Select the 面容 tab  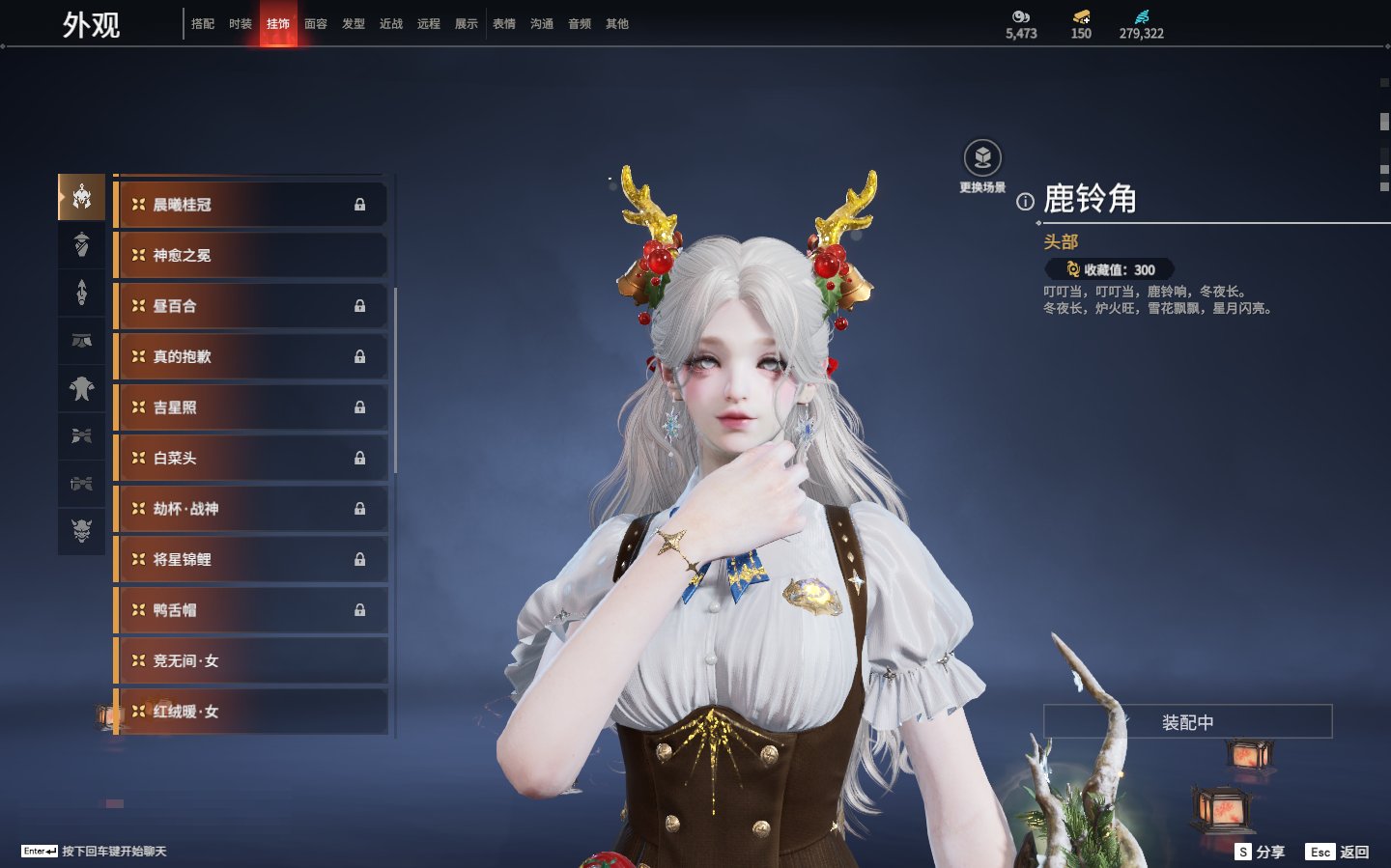[x=316, y=24]
